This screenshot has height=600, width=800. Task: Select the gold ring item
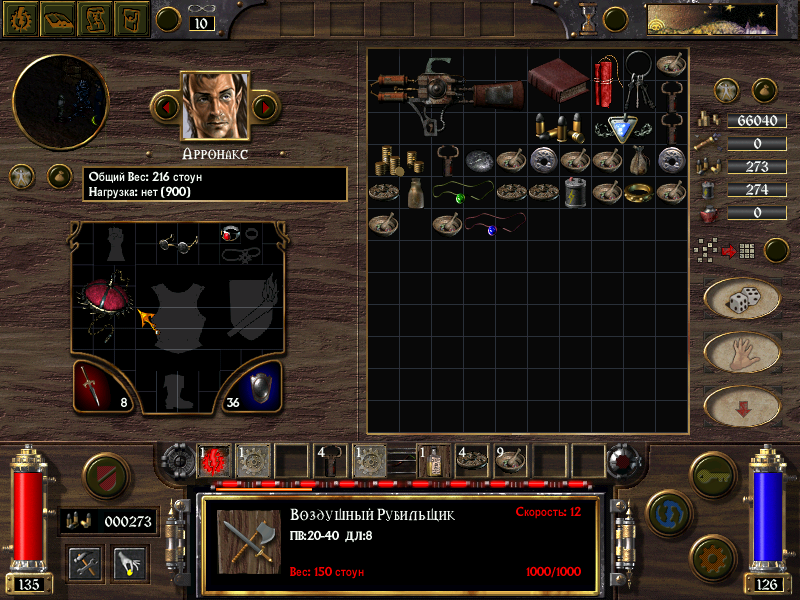pyautogui.click(x=639, y=192)
